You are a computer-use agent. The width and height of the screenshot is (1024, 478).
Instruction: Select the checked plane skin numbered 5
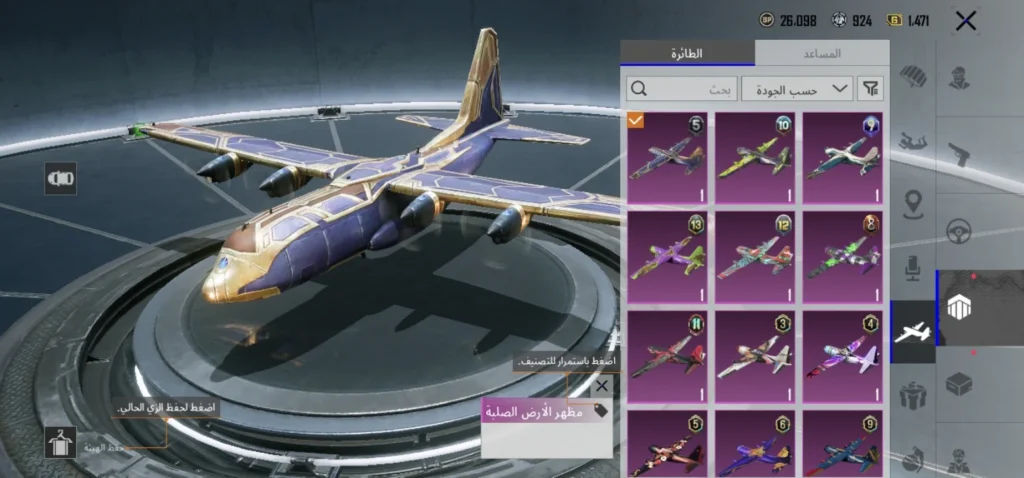point(667,157)
